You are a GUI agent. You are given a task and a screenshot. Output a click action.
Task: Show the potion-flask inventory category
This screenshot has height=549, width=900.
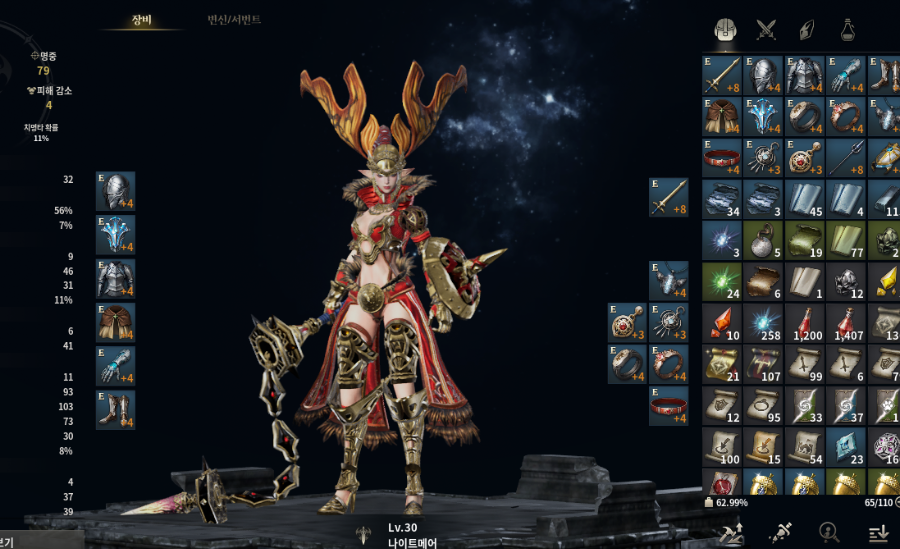848,29
